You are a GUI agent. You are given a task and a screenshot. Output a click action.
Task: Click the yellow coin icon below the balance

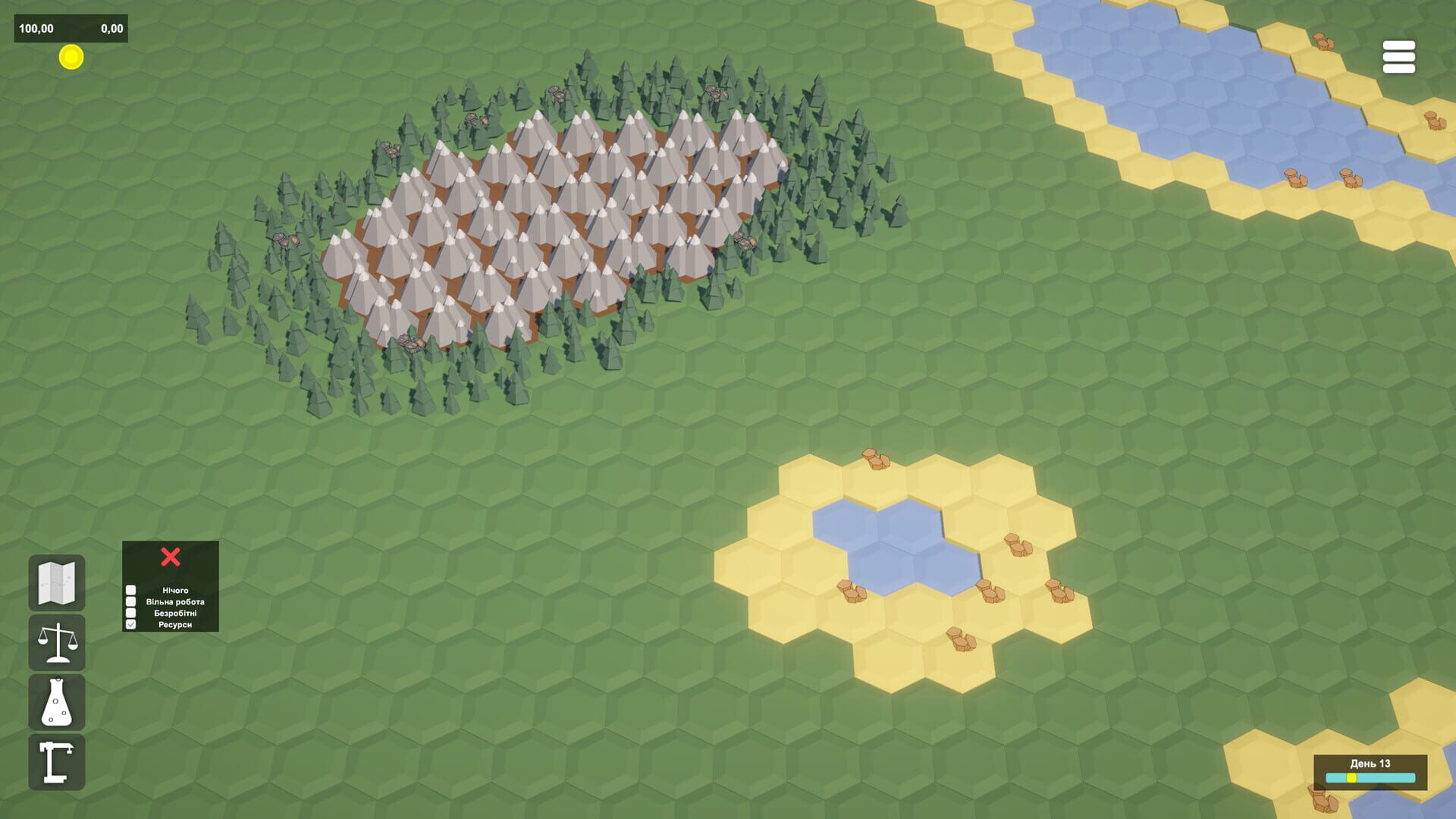pyautogui.click(x=71, y=58)
